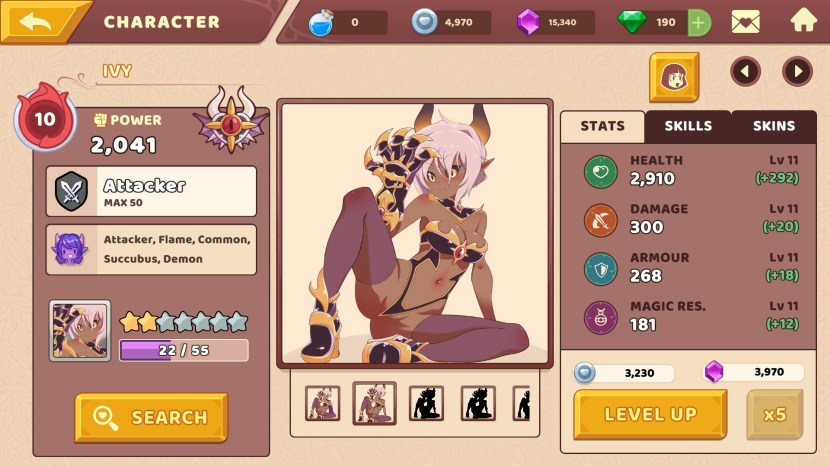Select the highlighted second gallery thumbnail

374,403
